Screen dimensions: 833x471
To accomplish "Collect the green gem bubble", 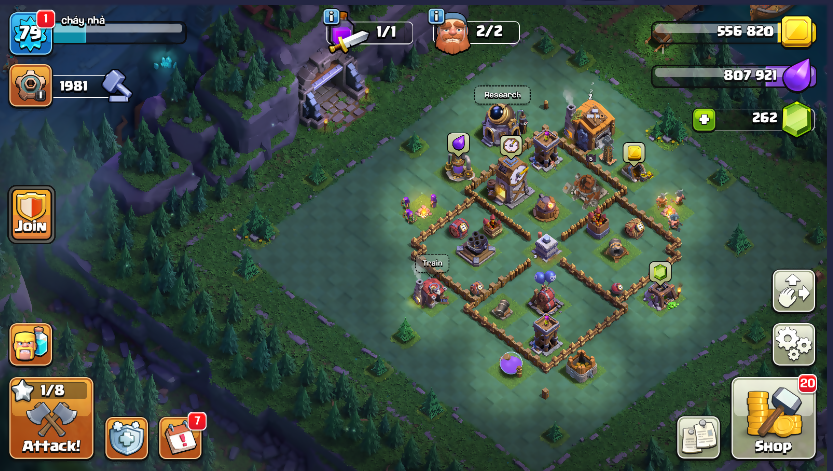I will 659,271.
